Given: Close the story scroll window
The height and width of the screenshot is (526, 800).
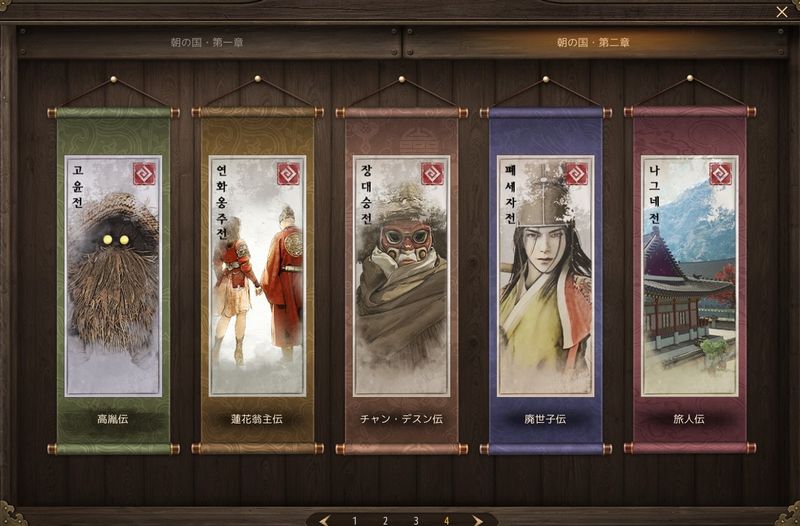Looking at the screenshot, I should (781, 12).
